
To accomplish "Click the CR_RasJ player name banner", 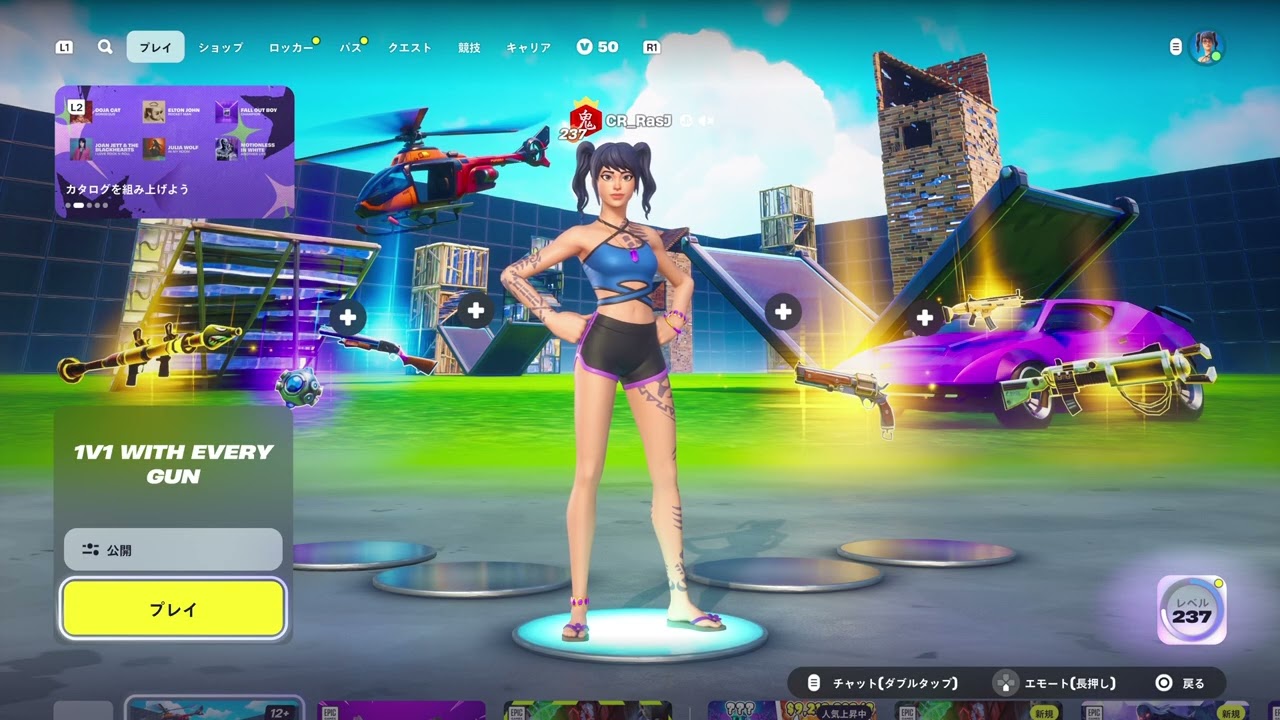I will click(x=640, y=121).
